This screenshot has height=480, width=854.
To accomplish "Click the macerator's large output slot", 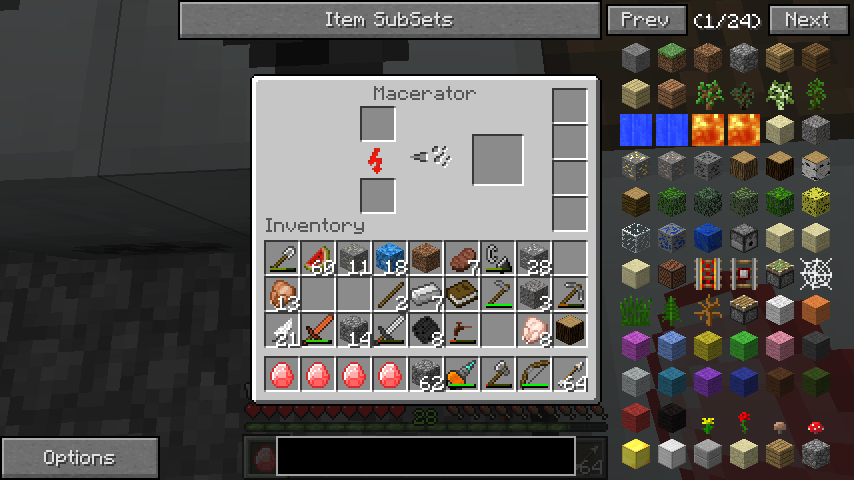I will tap(498, 160).
